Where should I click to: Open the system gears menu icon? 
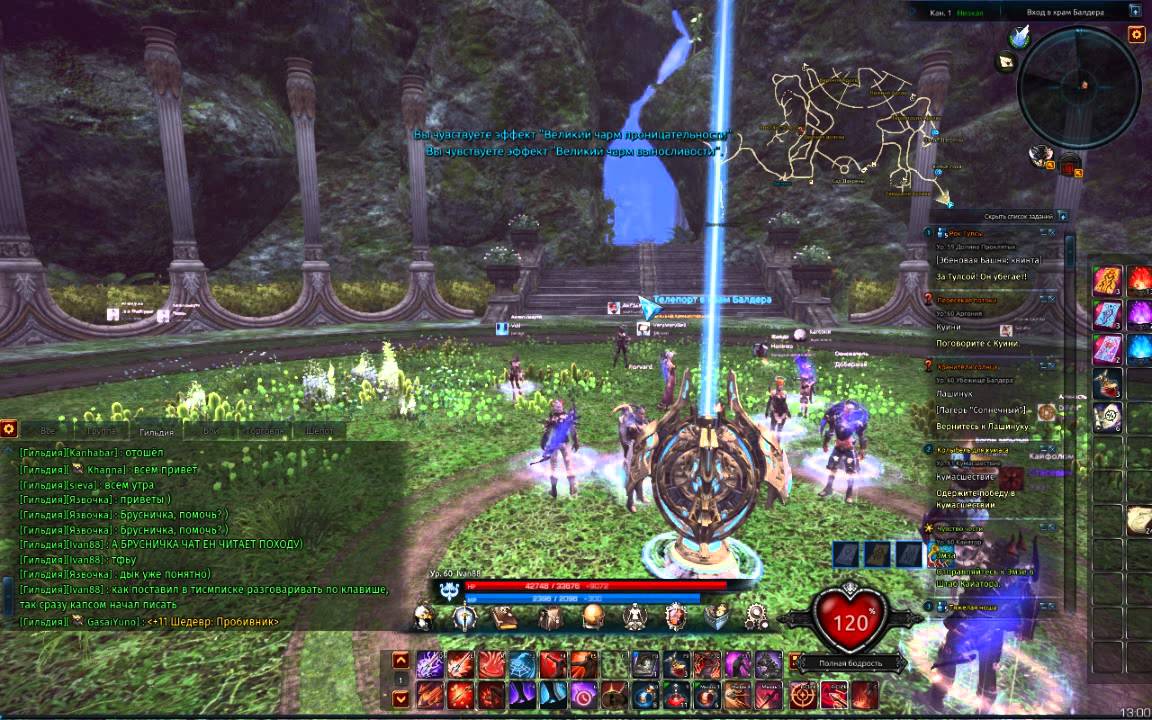click(757, 617)
